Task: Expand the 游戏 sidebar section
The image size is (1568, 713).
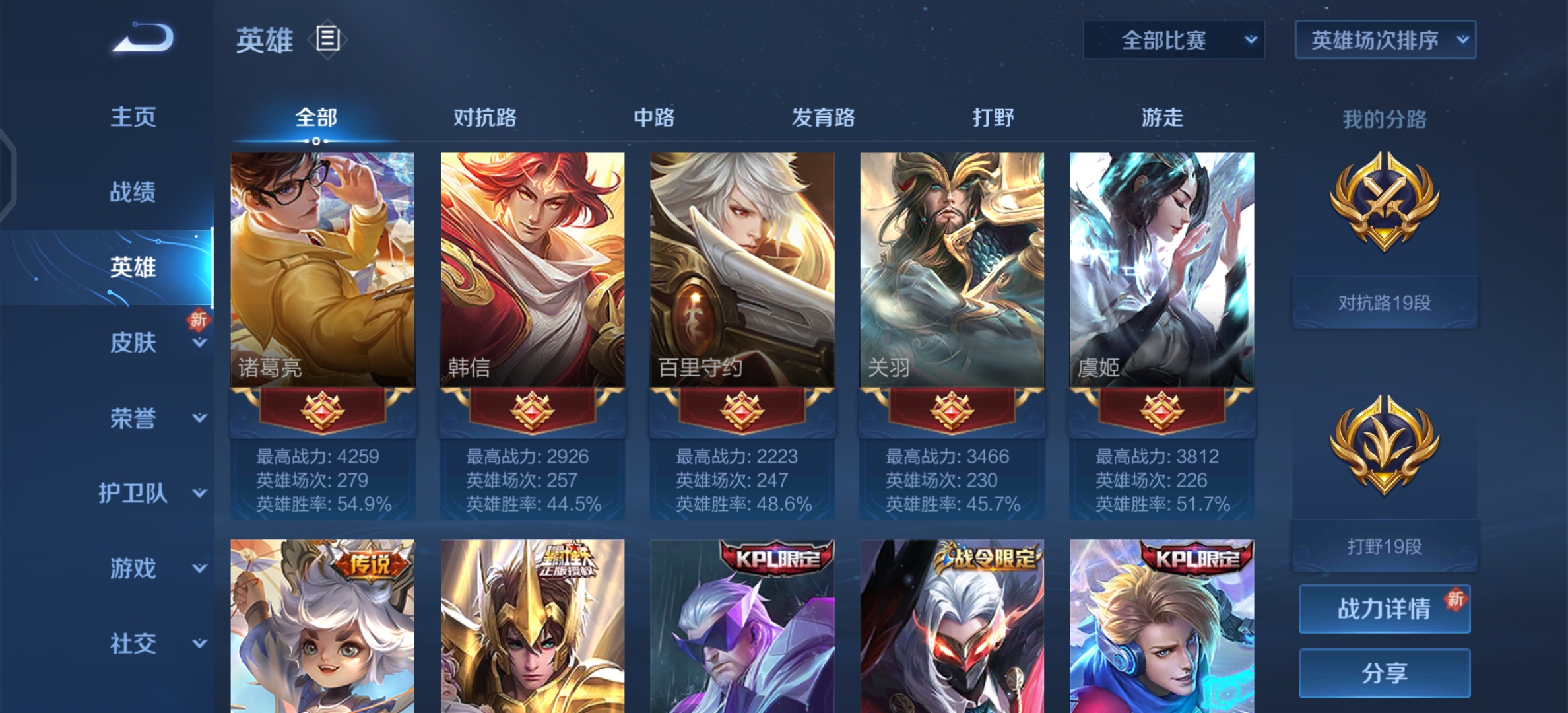Action: click(134, 570)
